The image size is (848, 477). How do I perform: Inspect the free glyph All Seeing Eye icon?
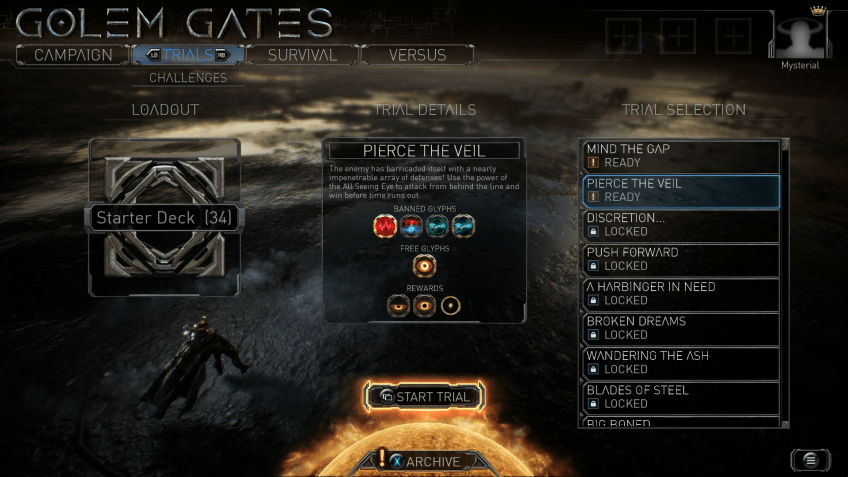pyautogui.click(x=424, y=267)
